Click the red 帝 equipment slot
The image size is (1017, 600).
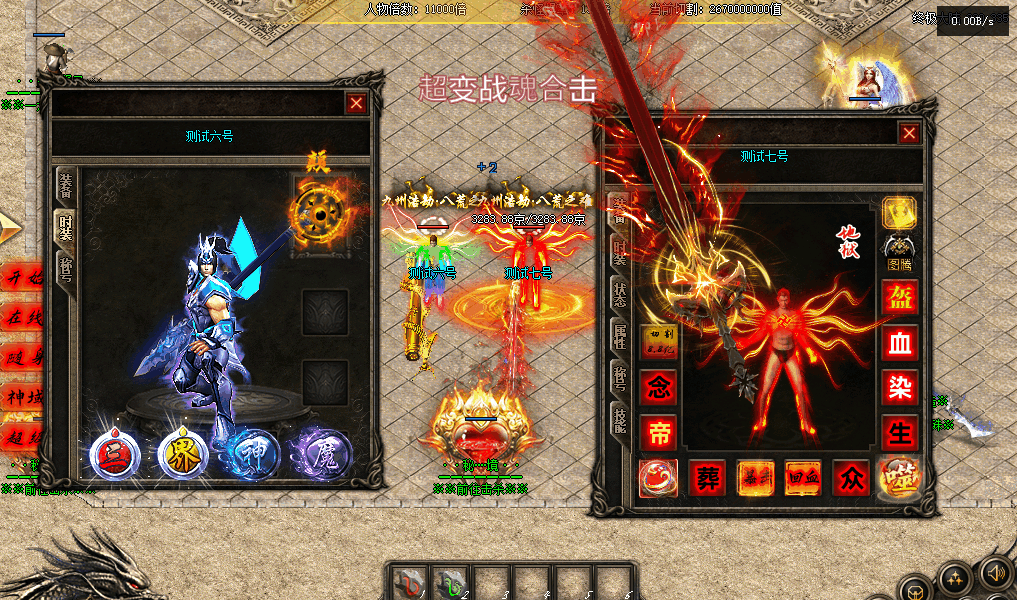[x=658, y=431]
